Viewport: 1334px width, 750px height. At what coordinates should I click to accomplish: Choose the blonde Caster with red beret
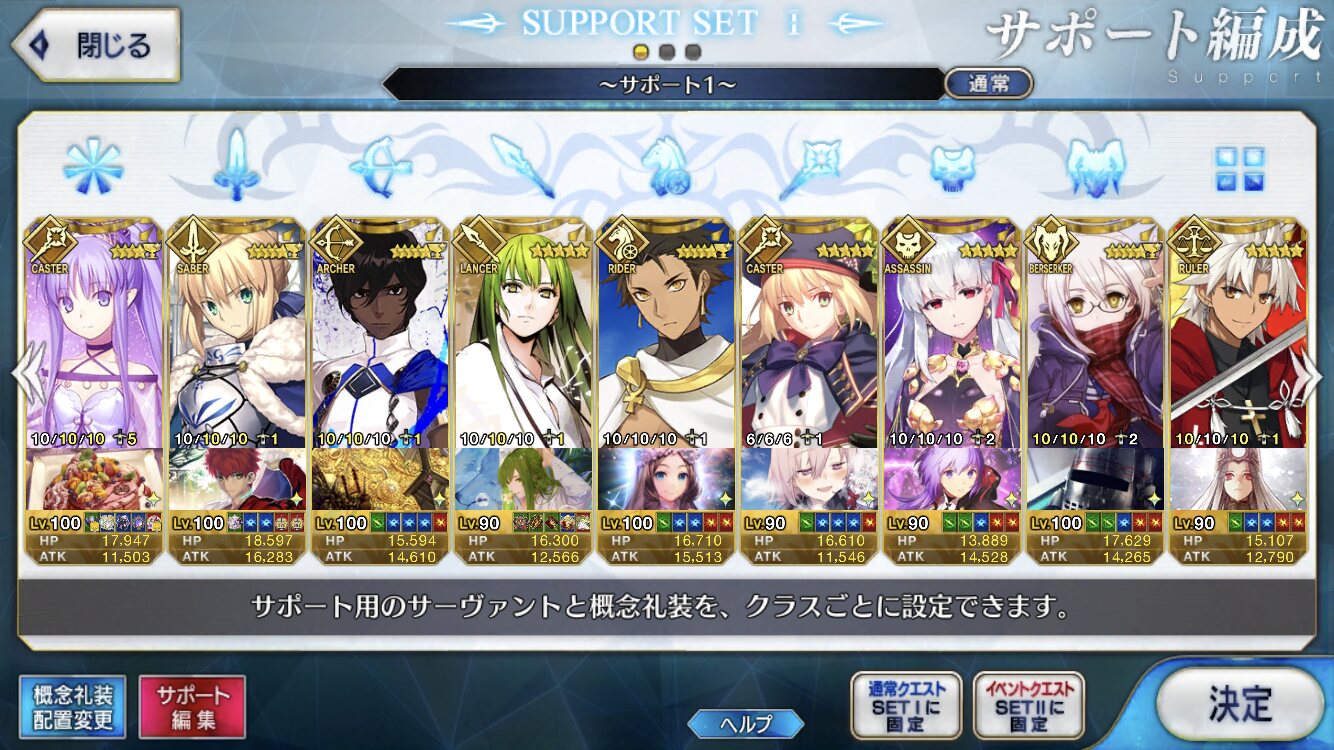point(808,340)
